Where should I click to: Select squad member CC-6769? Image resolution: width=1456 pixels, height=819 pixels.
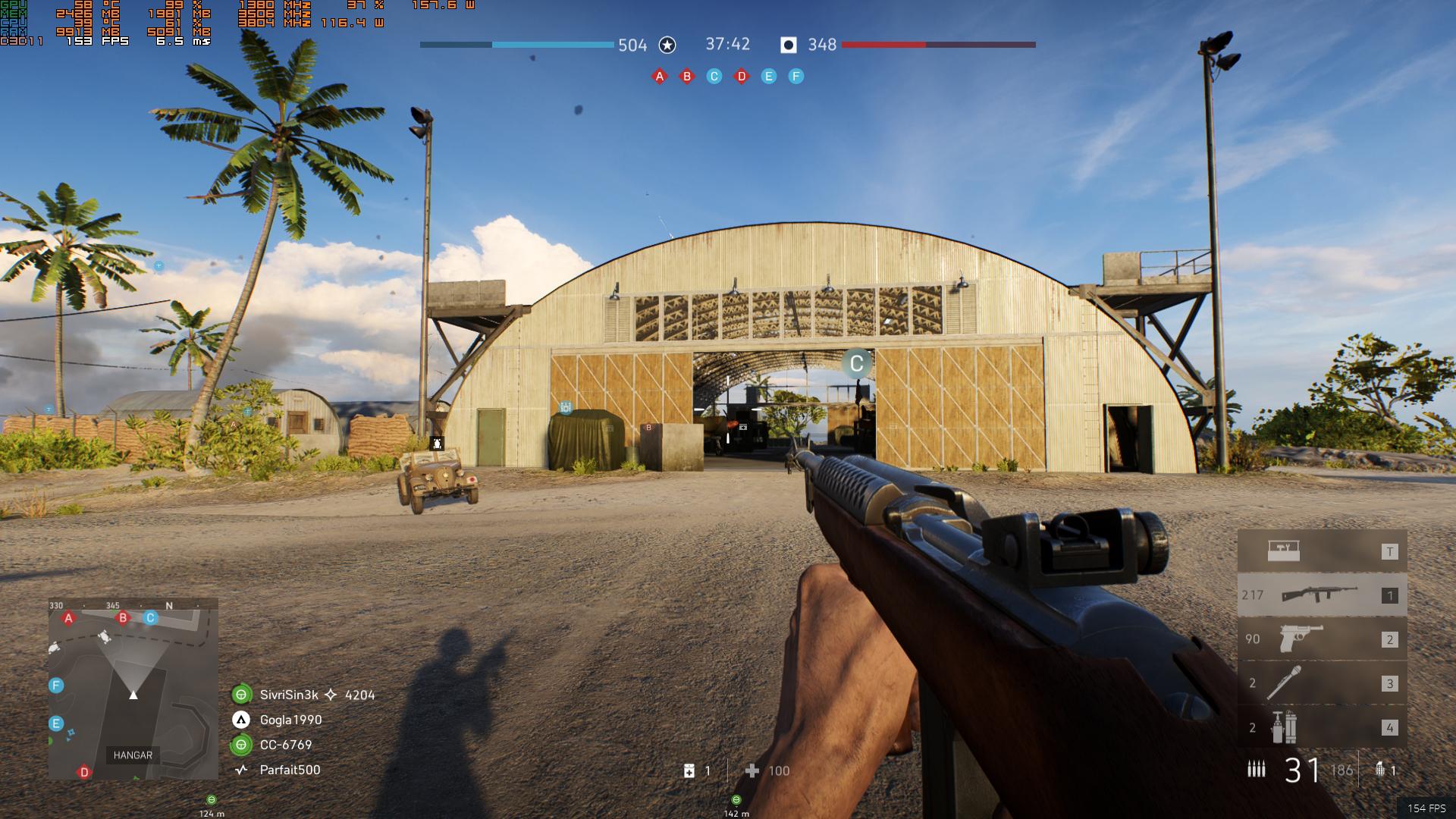286,745
